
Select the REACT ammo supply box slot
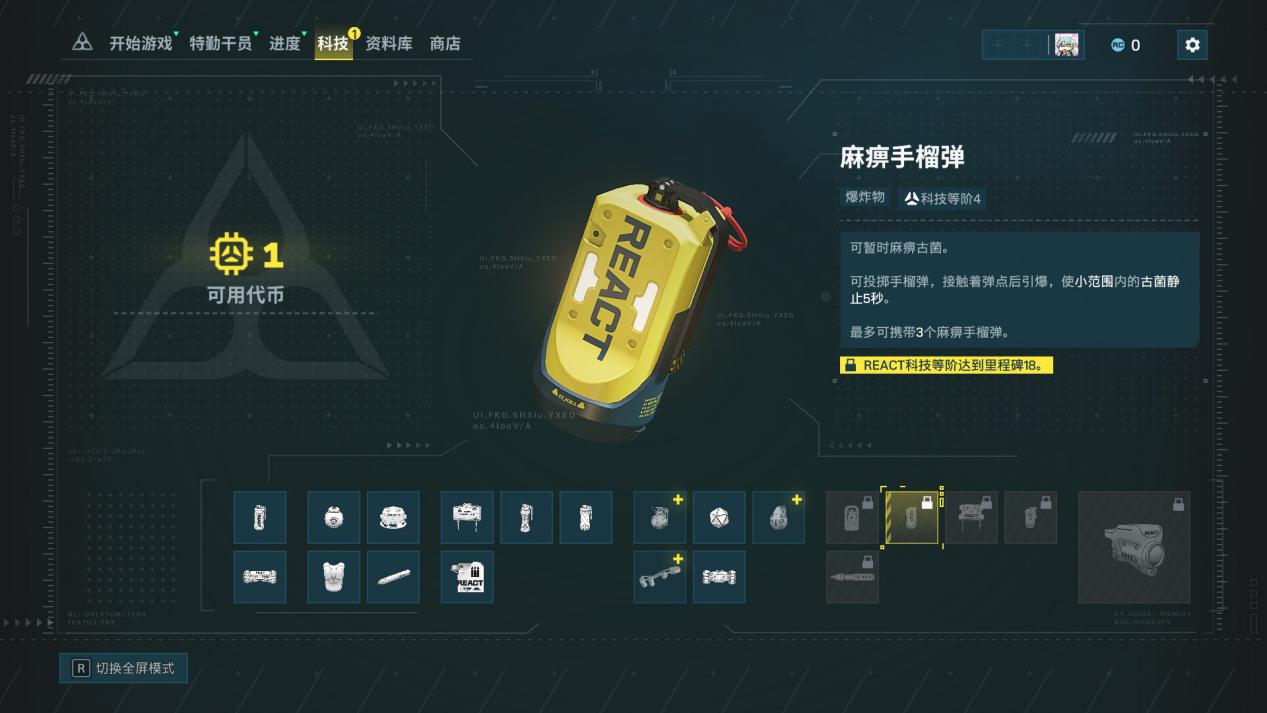pyautogui.click(x=467, y=577)
